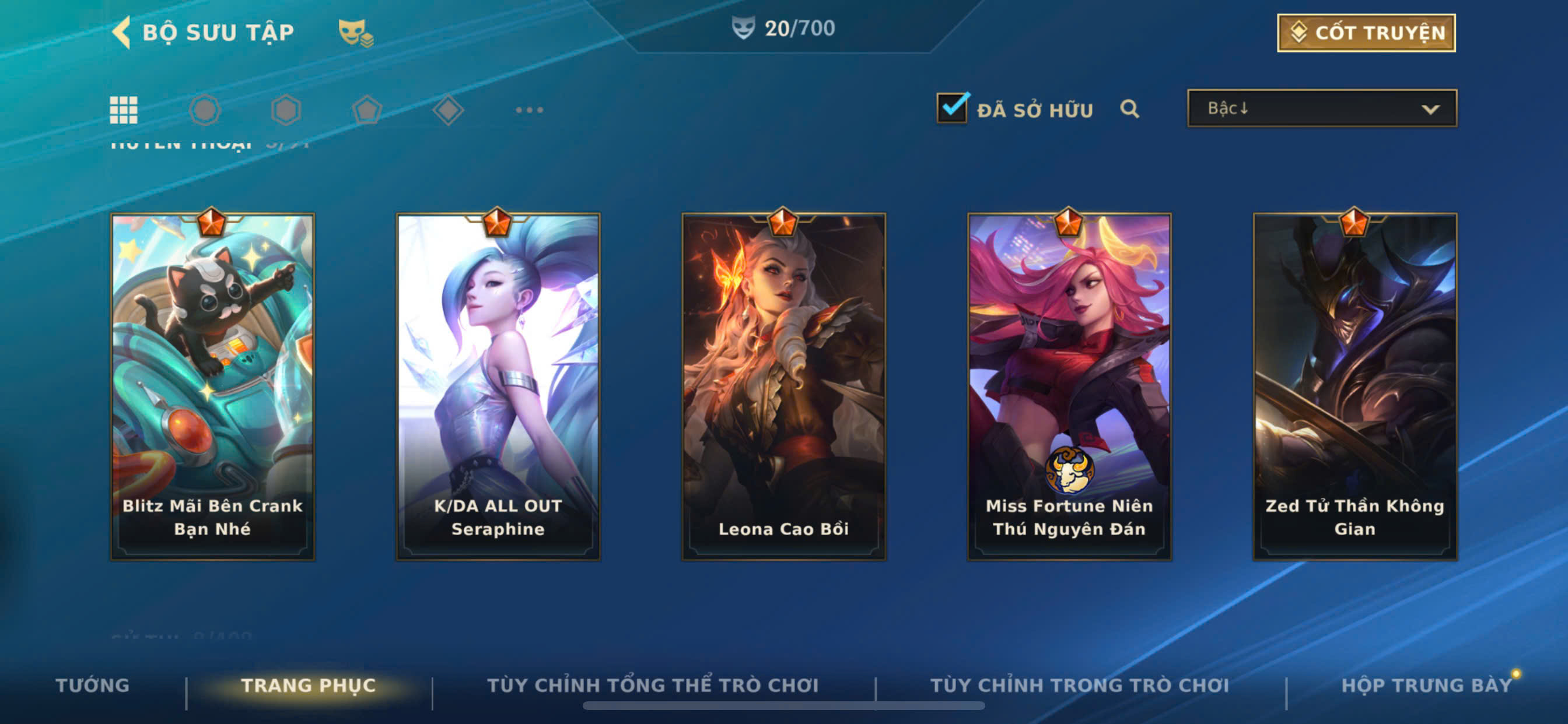The height and width of the screenshot is (724, 1568).
Task: Switch to the Trang Phục tab
Action: click(x=308, y=685)
